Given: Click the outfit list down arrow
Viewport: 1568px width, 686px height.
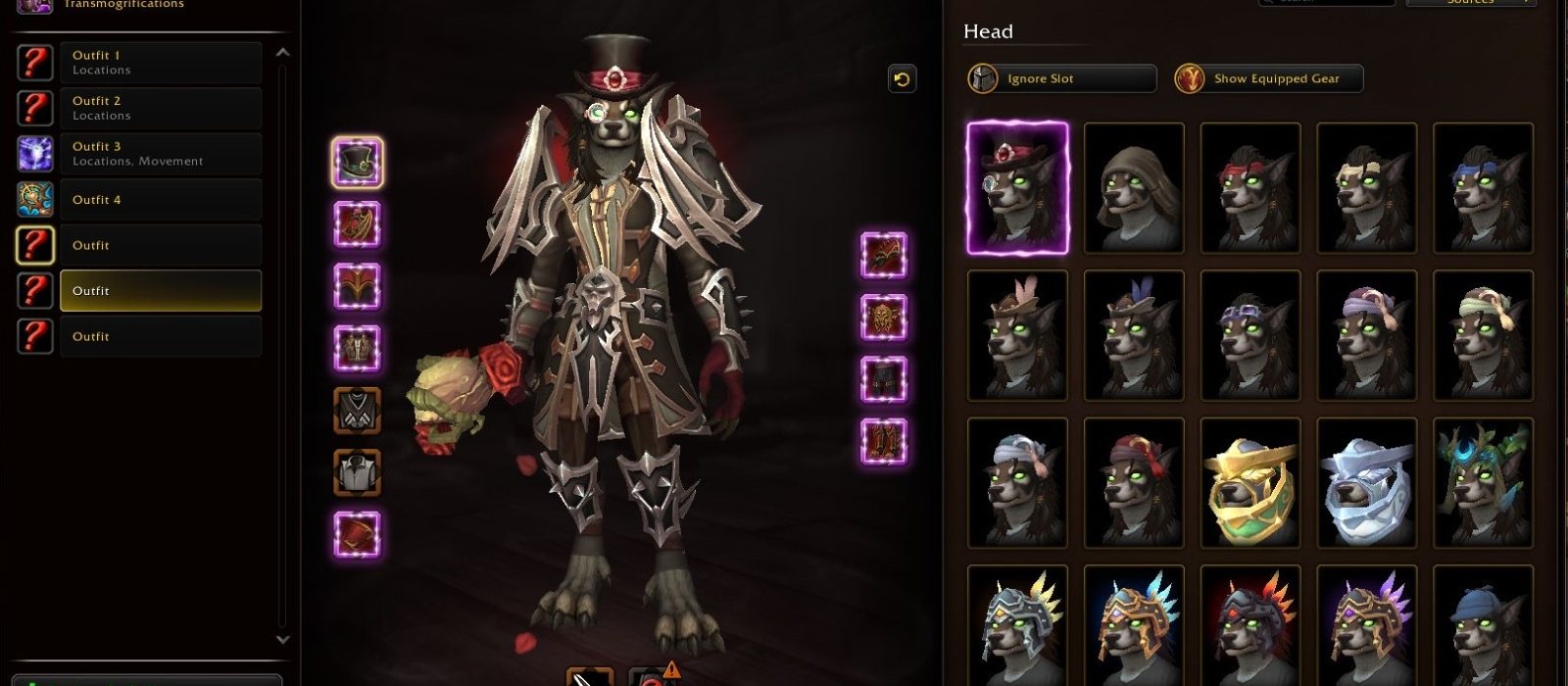Looking at the screenshot, I should [283, 640].
